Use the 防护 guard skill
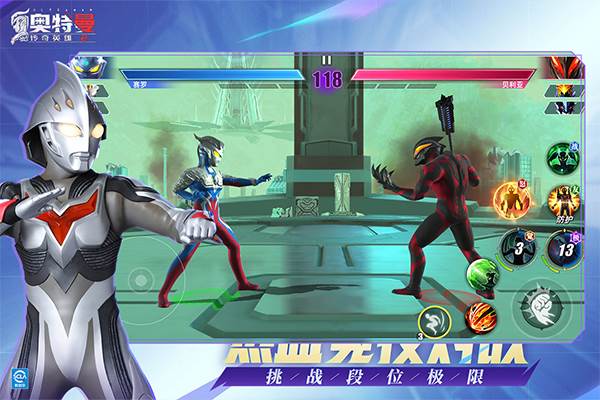600x400 pixels. (x=564, y=201)
